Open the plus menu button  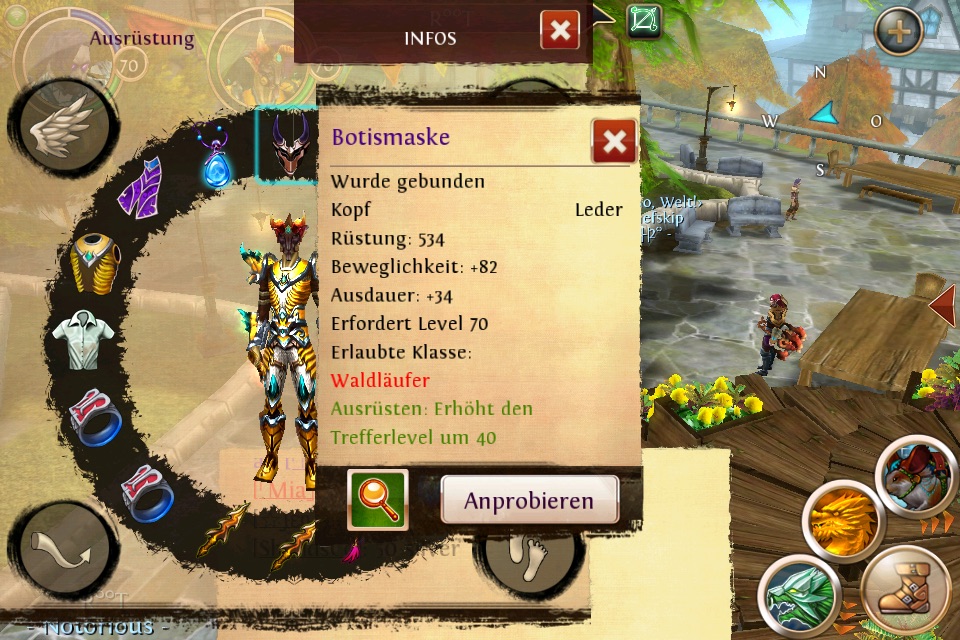[x=898, y=32]
